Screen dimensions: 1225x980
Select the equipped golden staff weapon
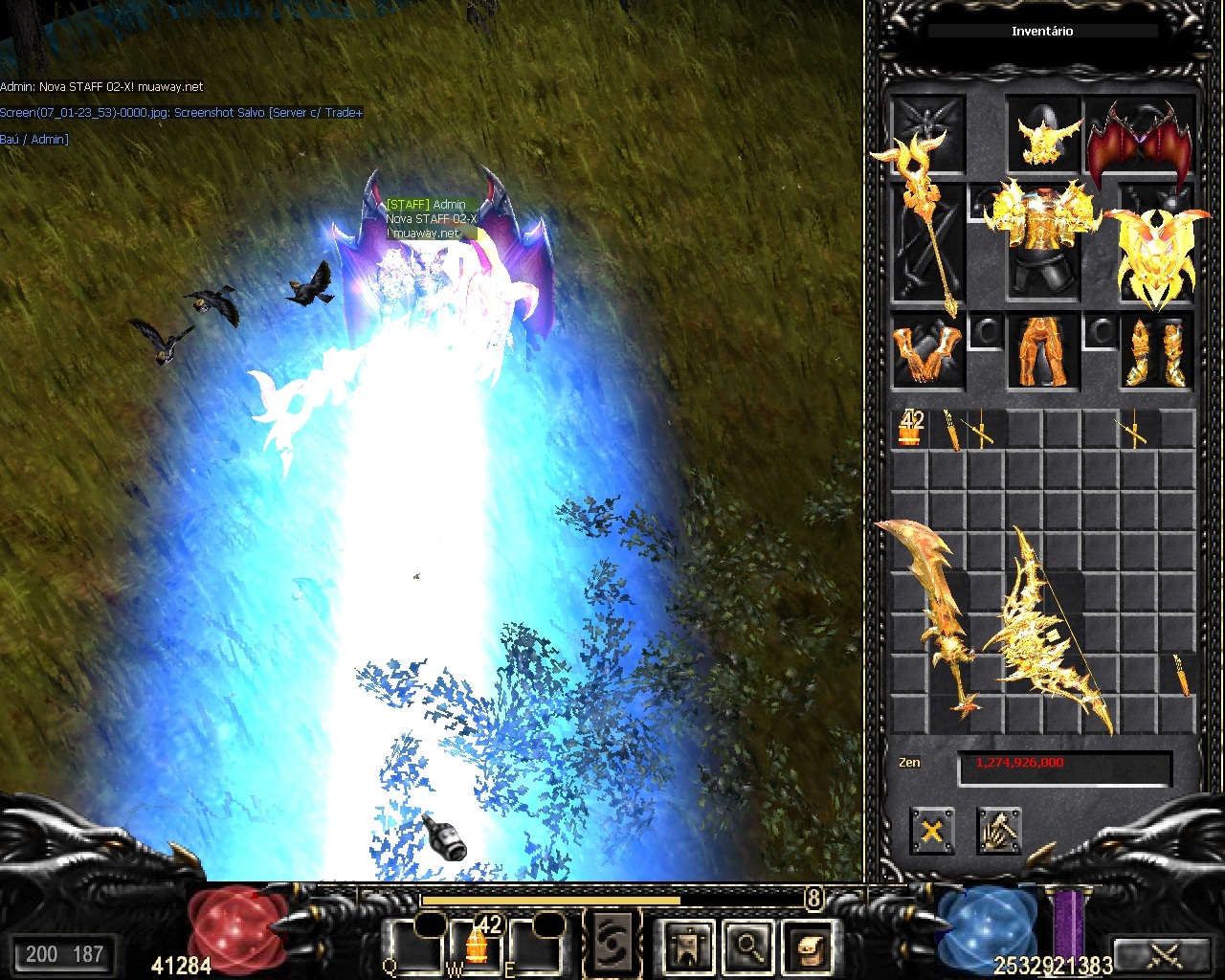click(928, 230)
